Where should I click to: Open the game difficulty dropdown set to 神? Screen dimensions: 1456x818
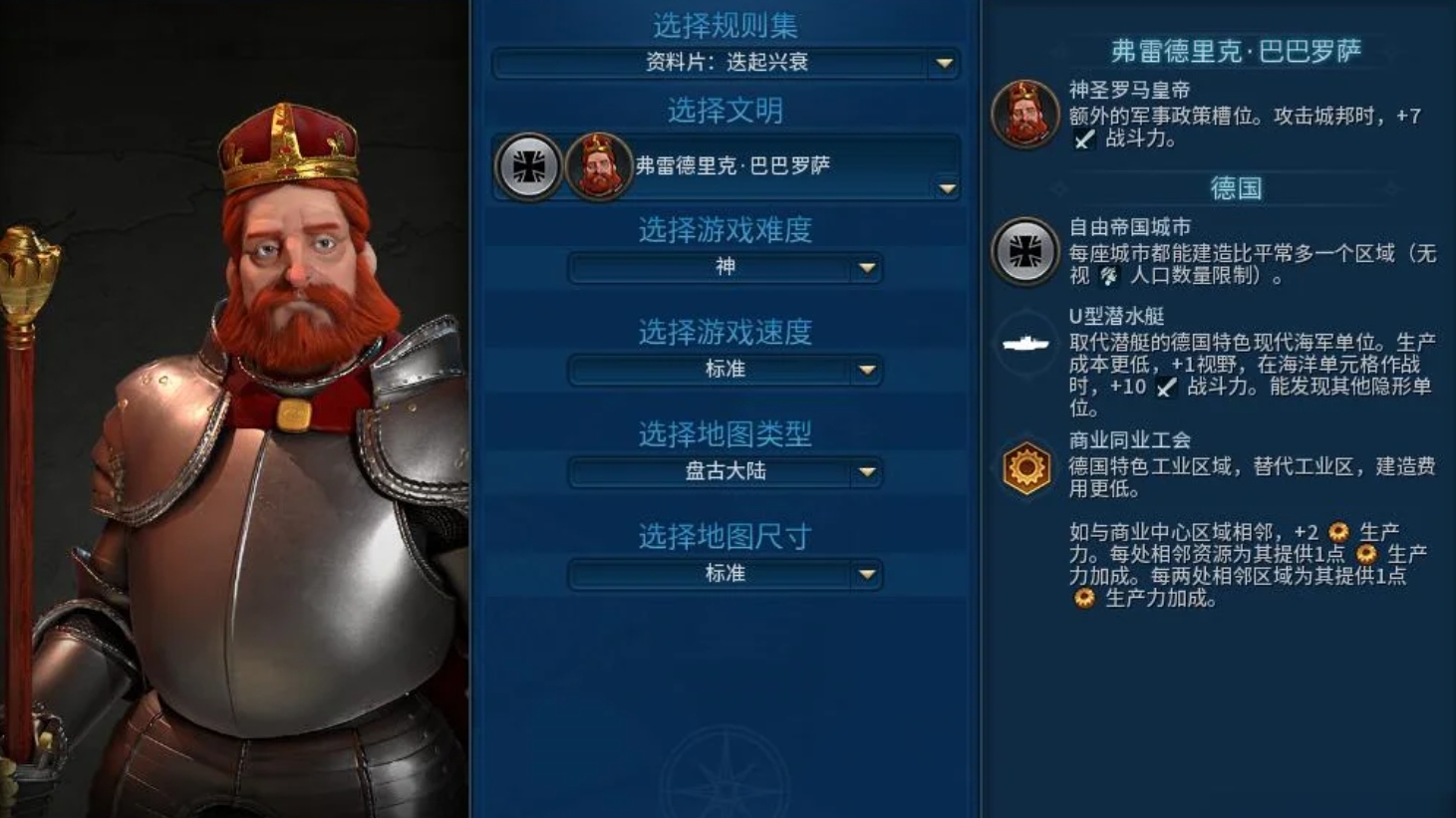(867, 268)
